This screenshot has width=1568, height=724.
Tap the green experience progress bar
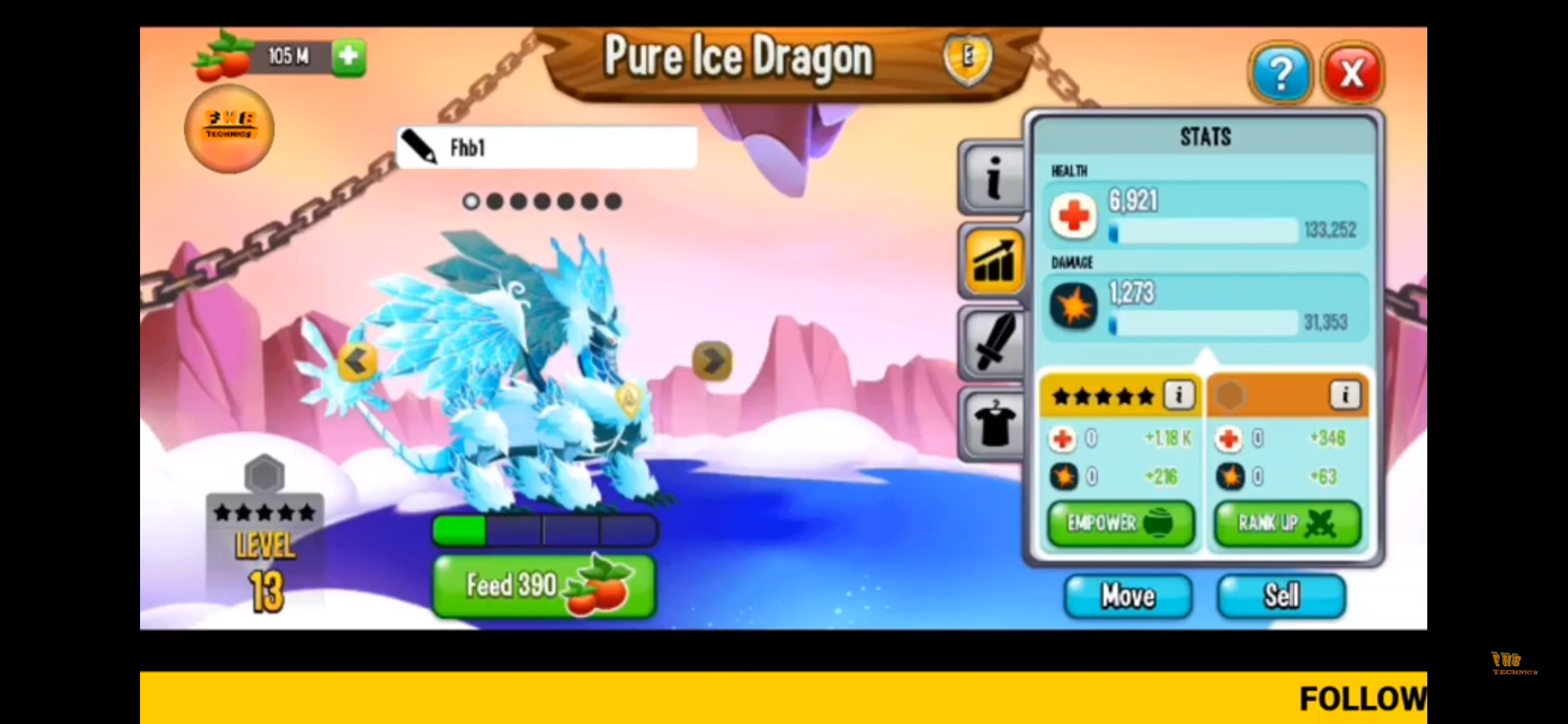click(460, 530)
